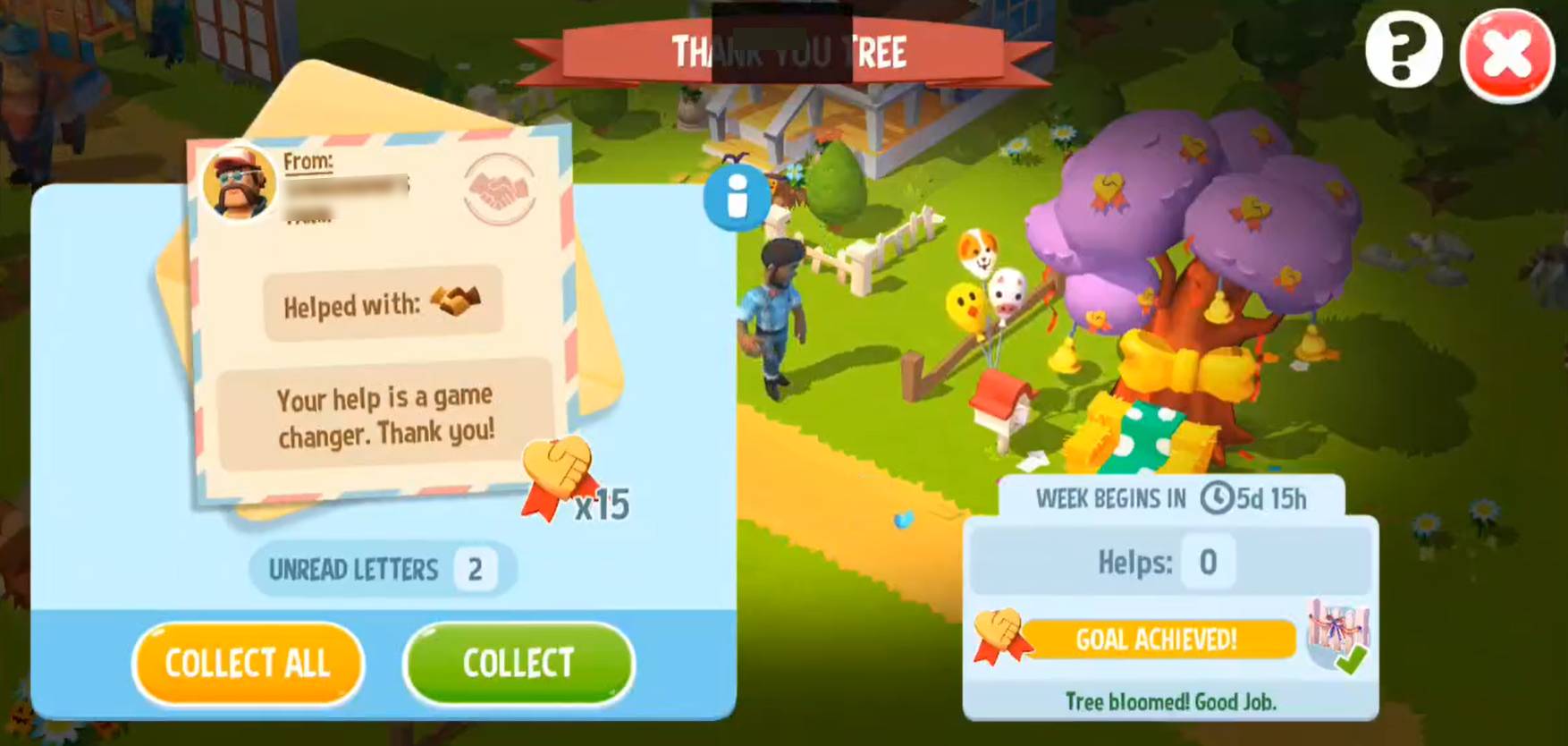Screen dimensions: 1568x746
Task: Open the goal reward gift icon
Action: pos(1337,635)
